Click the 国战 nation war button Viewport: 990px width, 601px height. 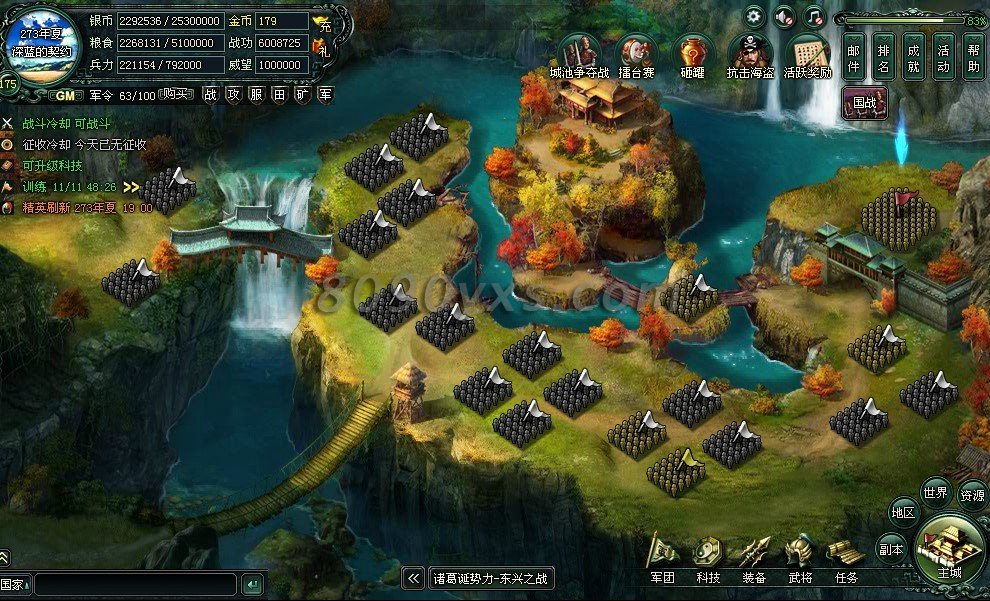865,102
